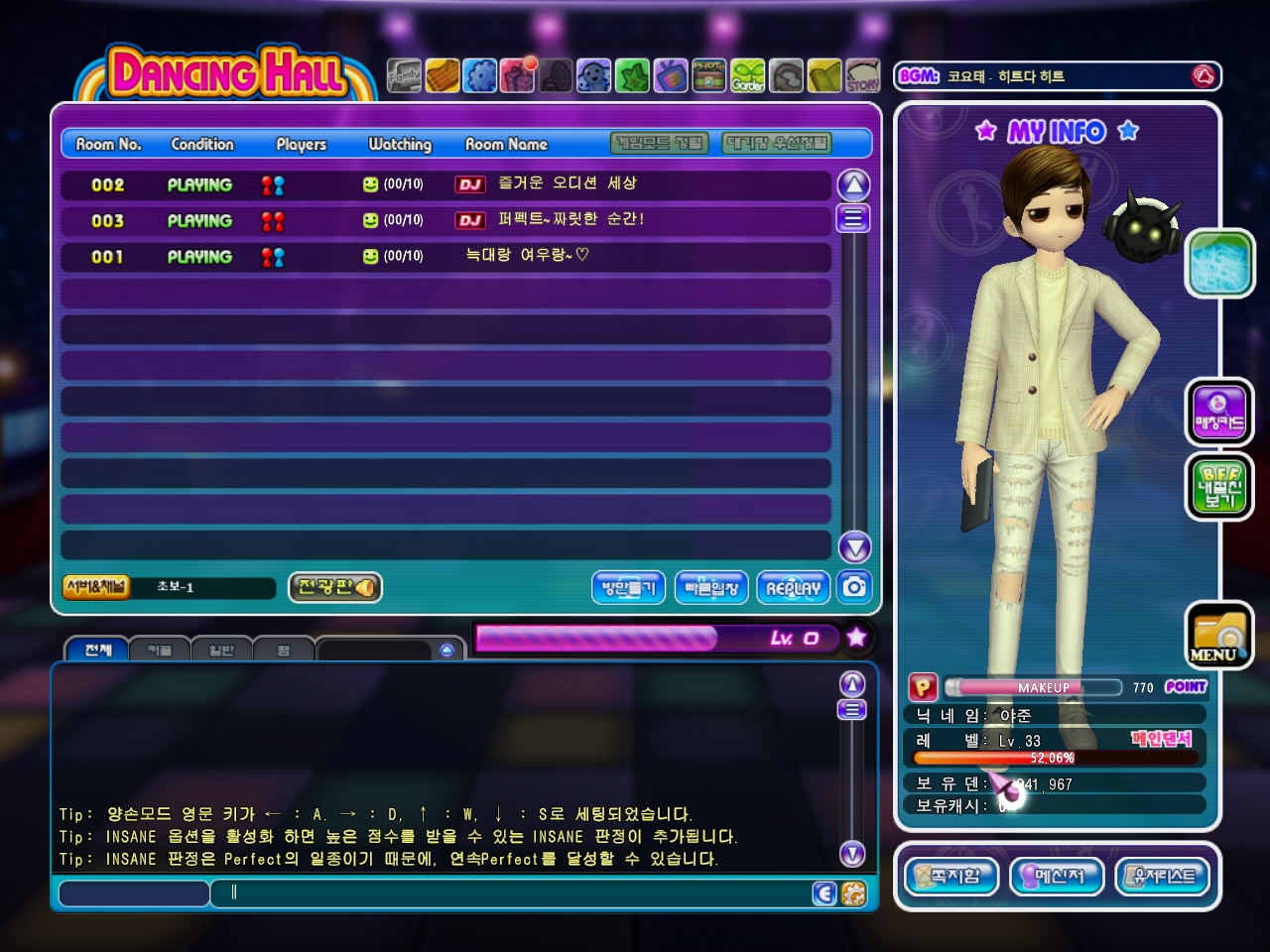Open the 메신저 messenger button

point(1057,876)
